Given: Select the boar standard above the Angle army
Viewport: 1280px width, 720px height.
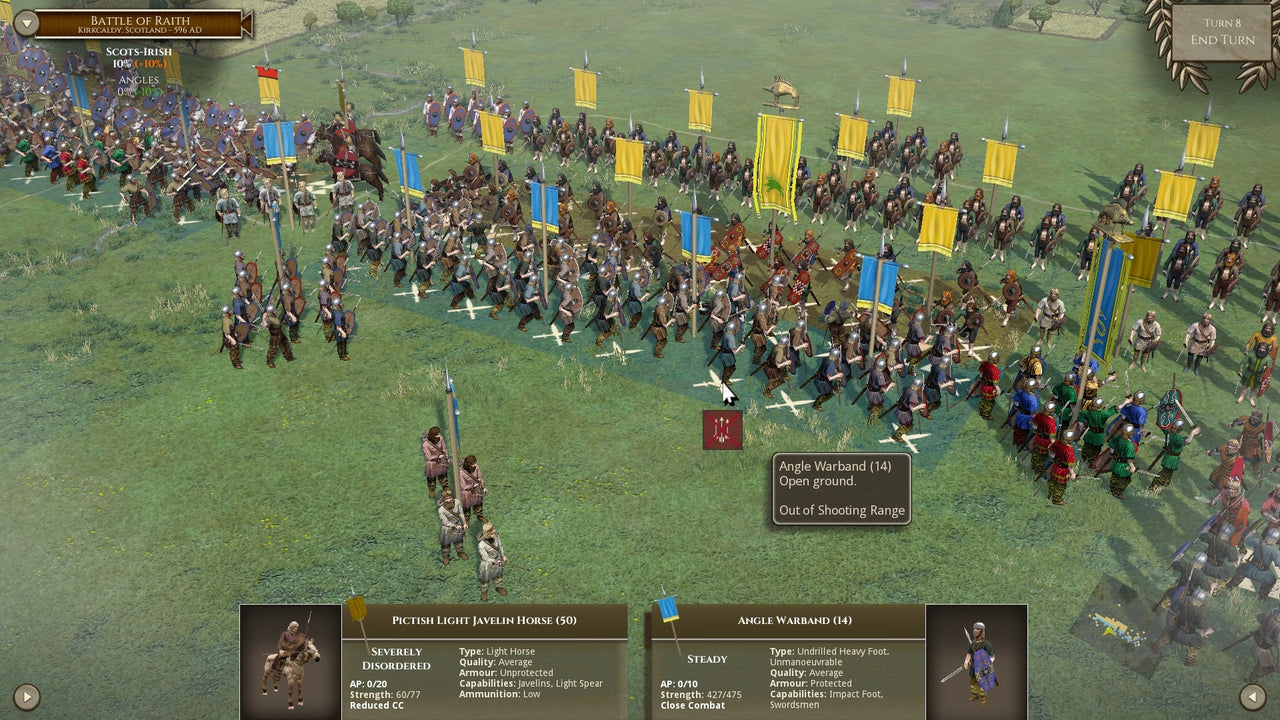Looking at the screenshot, I should pyautogui.click(x=785, y=92).
